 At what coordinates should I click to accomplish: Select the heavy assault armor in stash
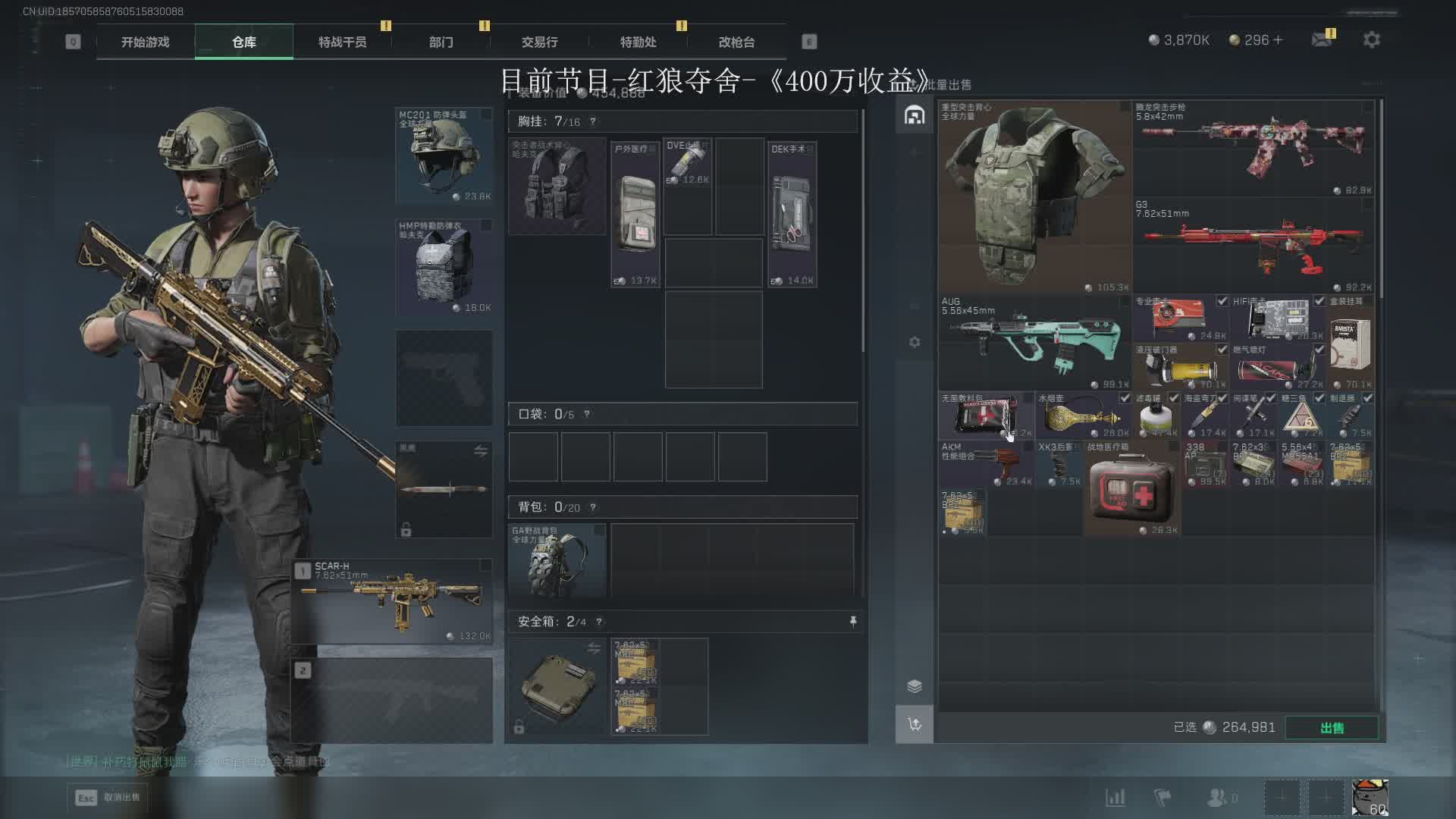click(1034, 197)
